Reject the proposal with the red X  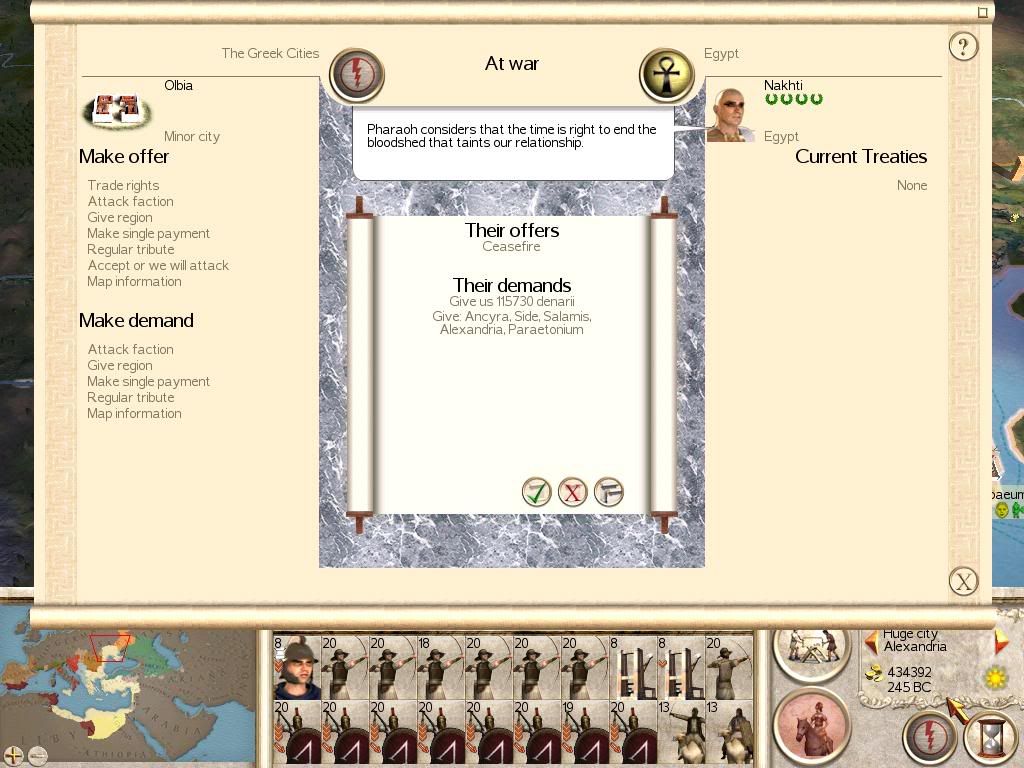pos(572,492)
